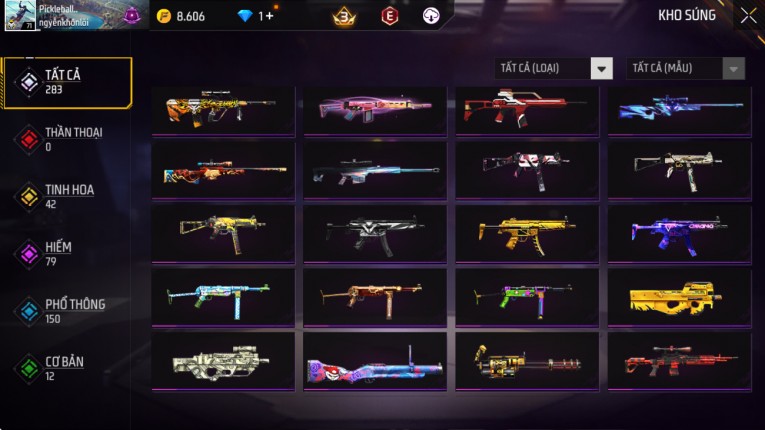Pick the blue sniper rifle skin
765x430 pixels.
coord(678,108)
